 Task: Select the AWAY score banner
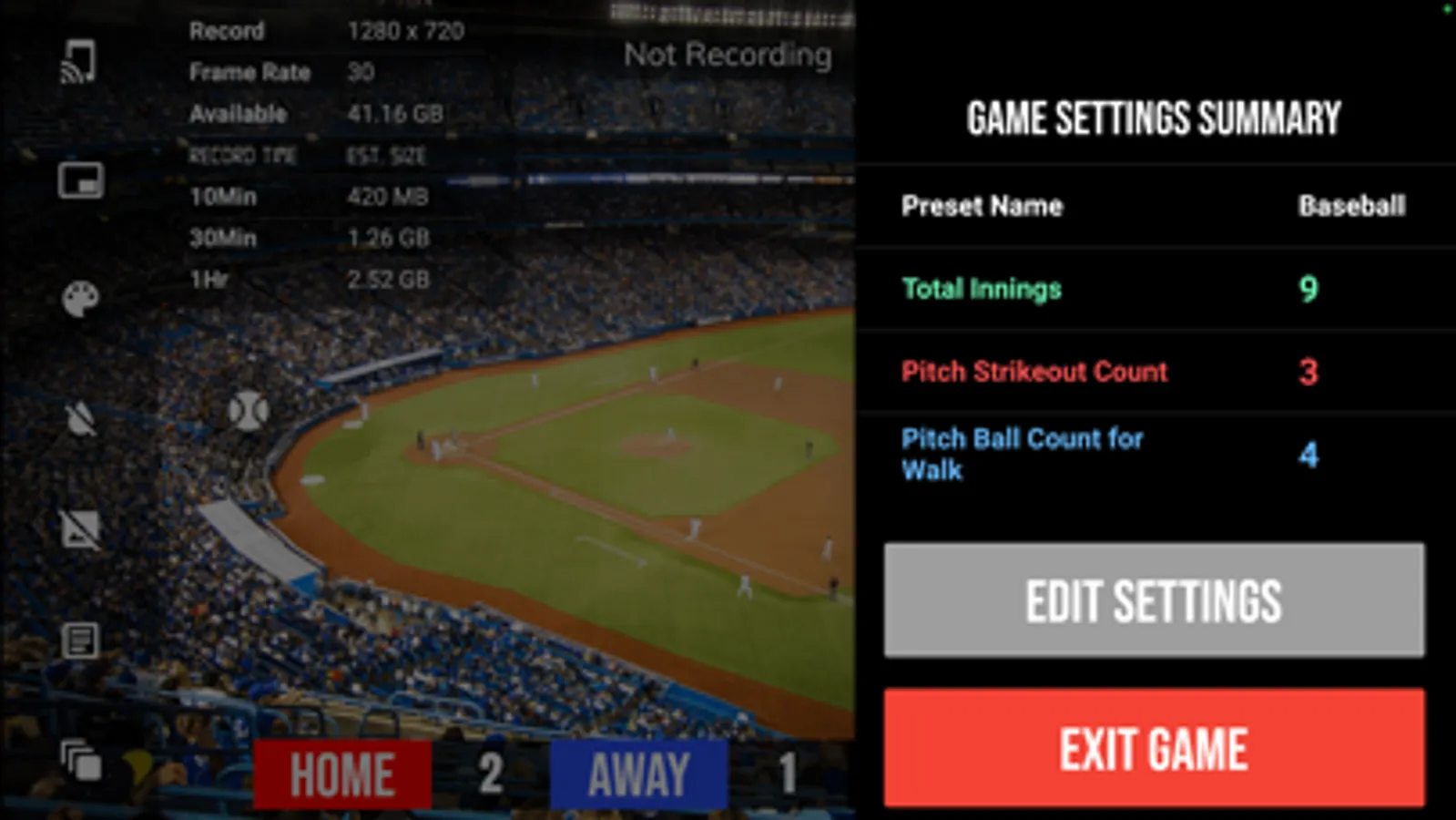(637, 774)
